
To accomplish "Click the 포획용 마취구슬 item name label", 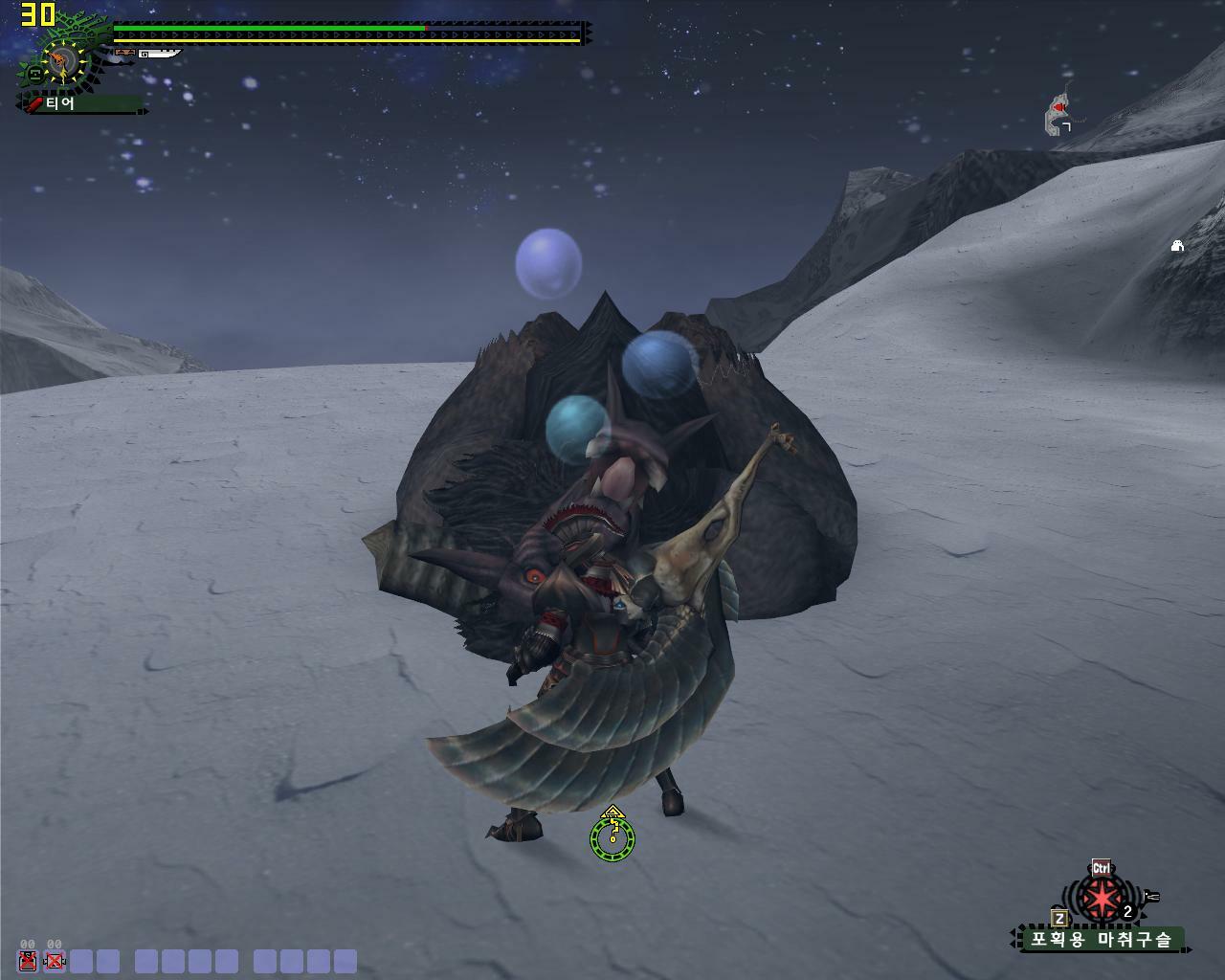I will pos(1101,940).
